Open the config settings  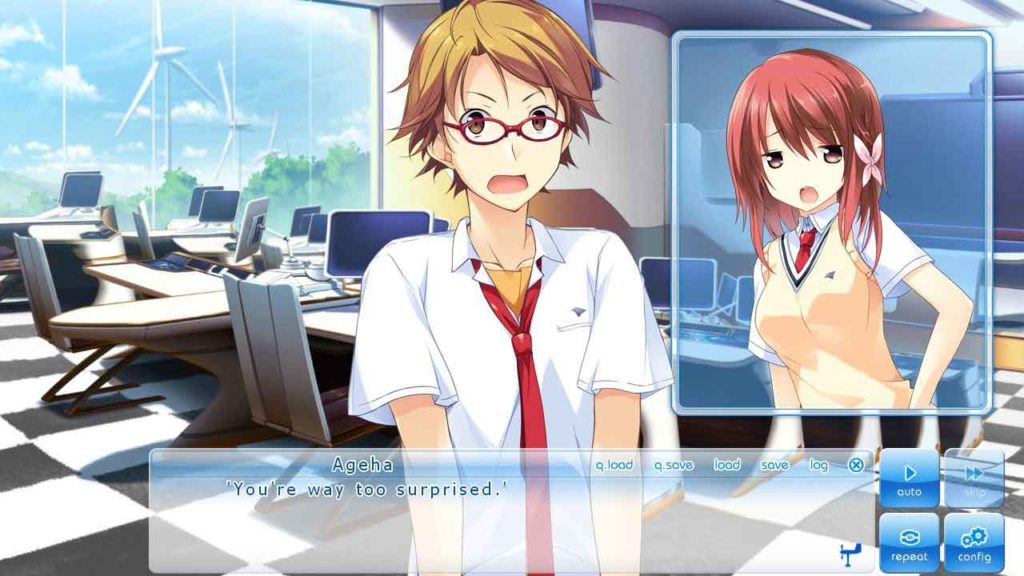click(974, 543)
